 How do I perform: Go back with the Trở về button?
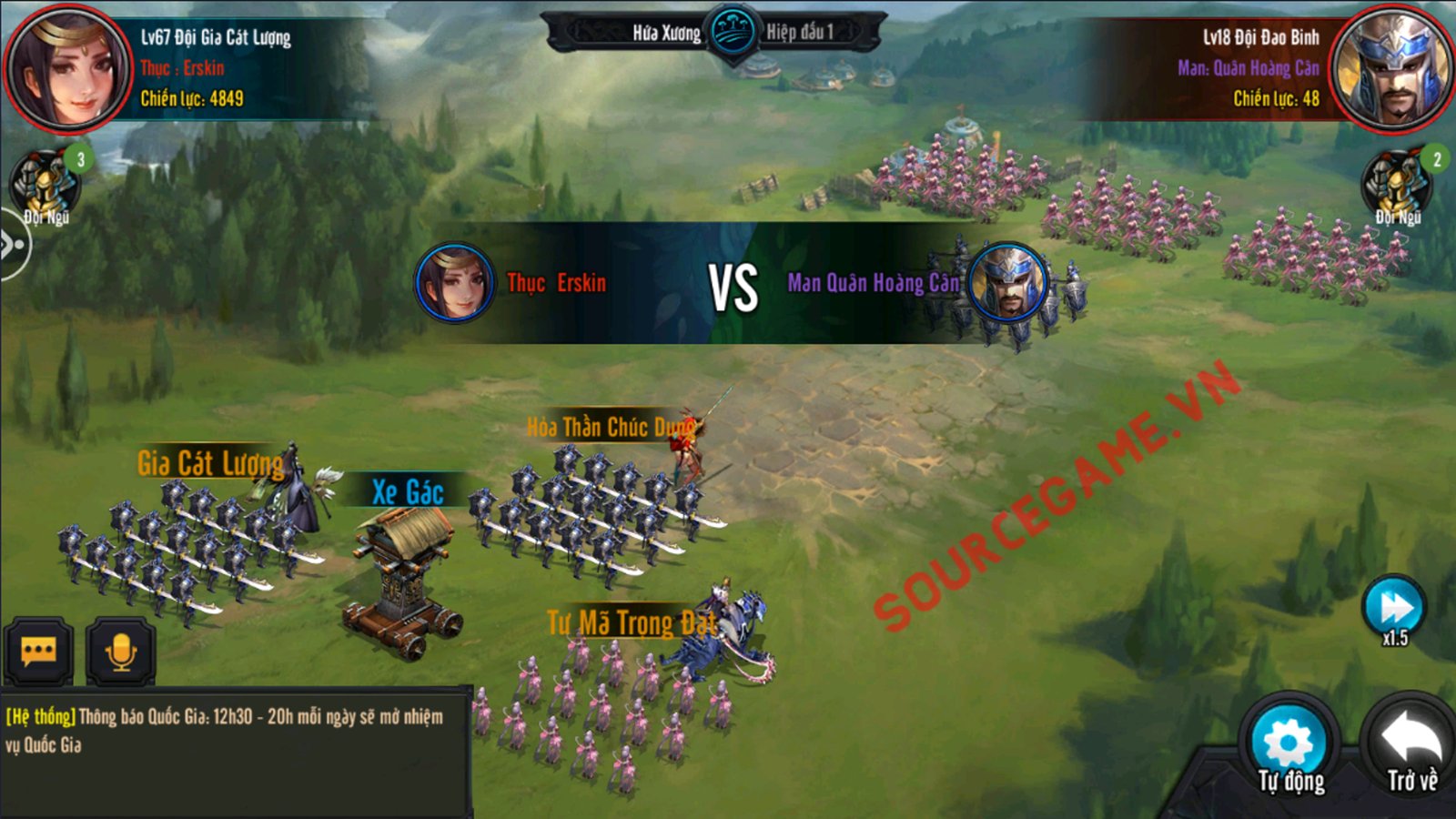[x=1411, y=746]
